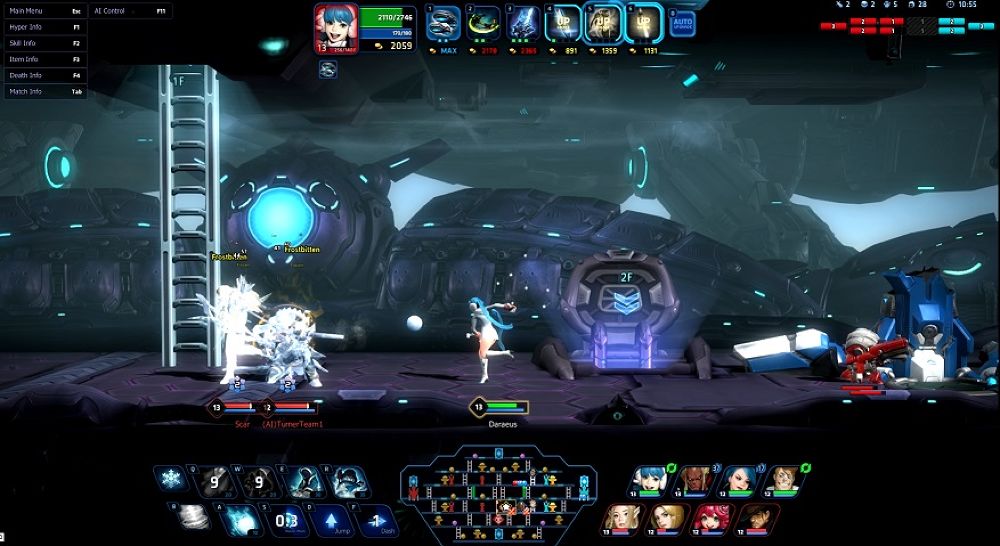Open the Death Info entry
Viewport: 1000px width, 546px height.
[x=44, y=75]
